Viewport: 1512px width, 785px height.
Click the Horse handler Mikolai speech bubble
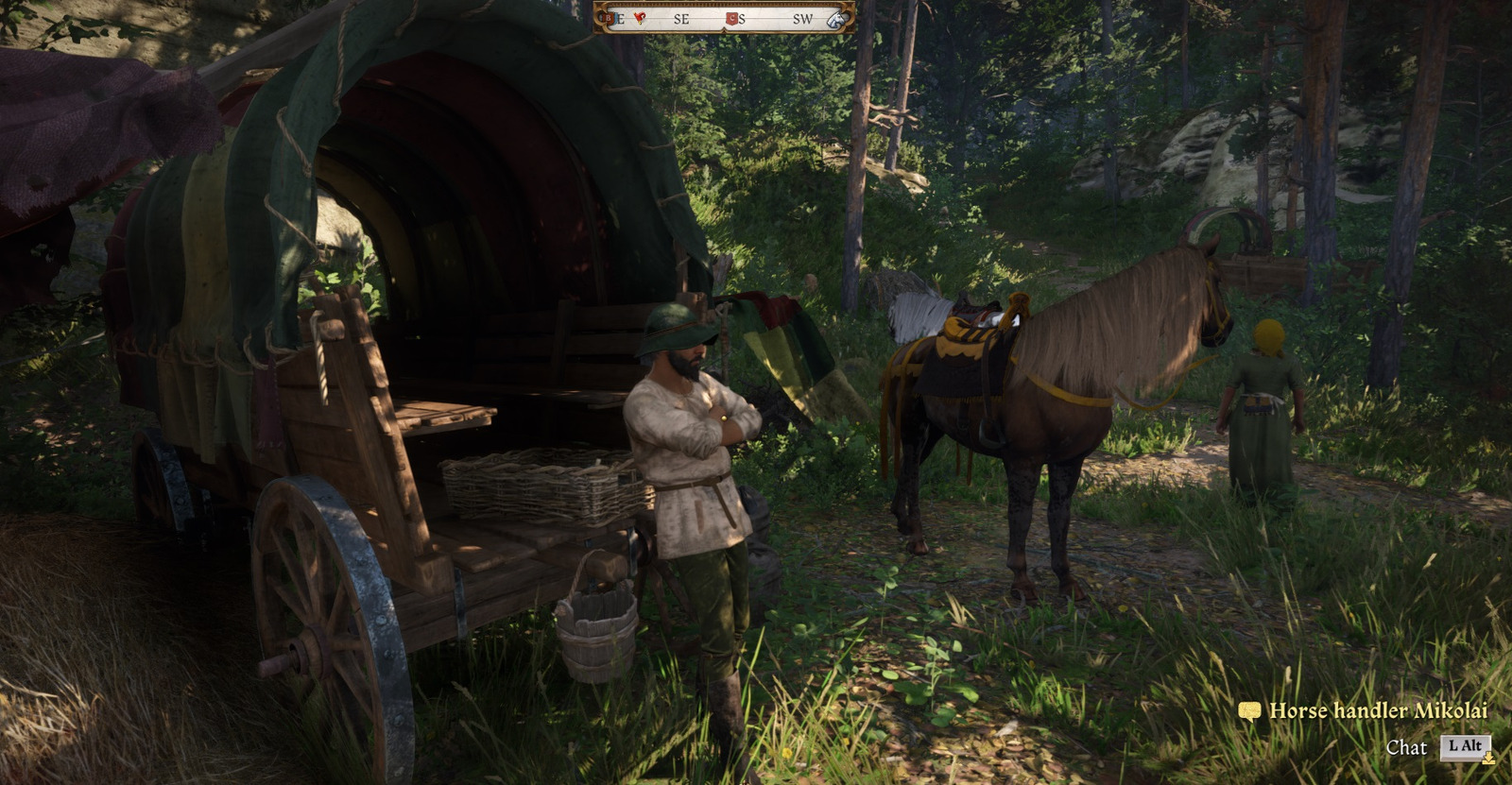(x=1249, y=711)
